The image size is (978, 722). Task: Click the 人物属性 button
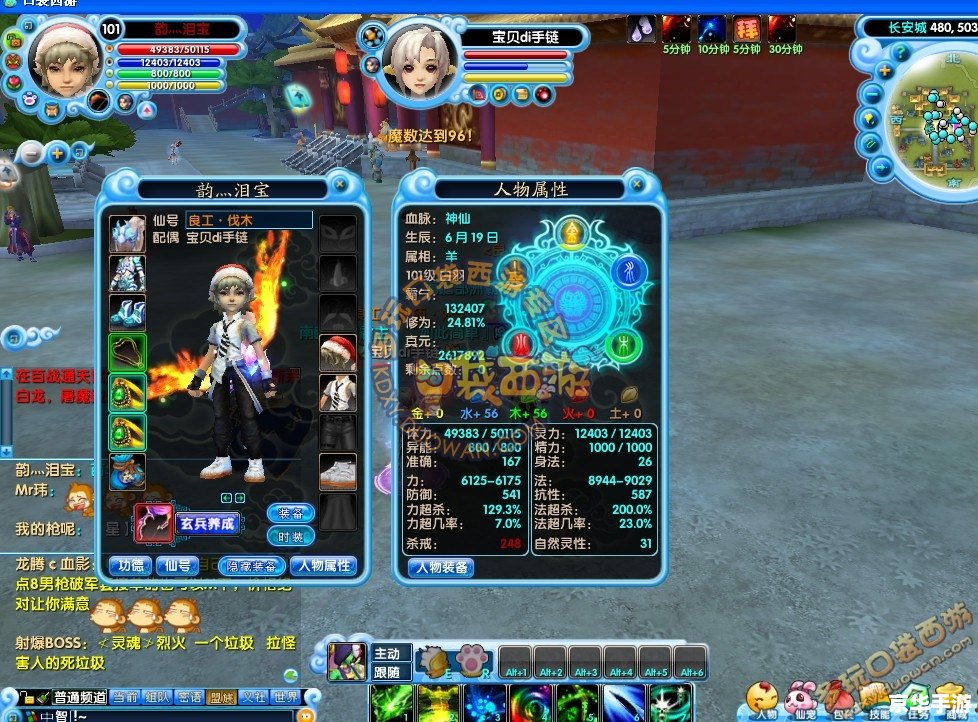(x=323, y=566)
